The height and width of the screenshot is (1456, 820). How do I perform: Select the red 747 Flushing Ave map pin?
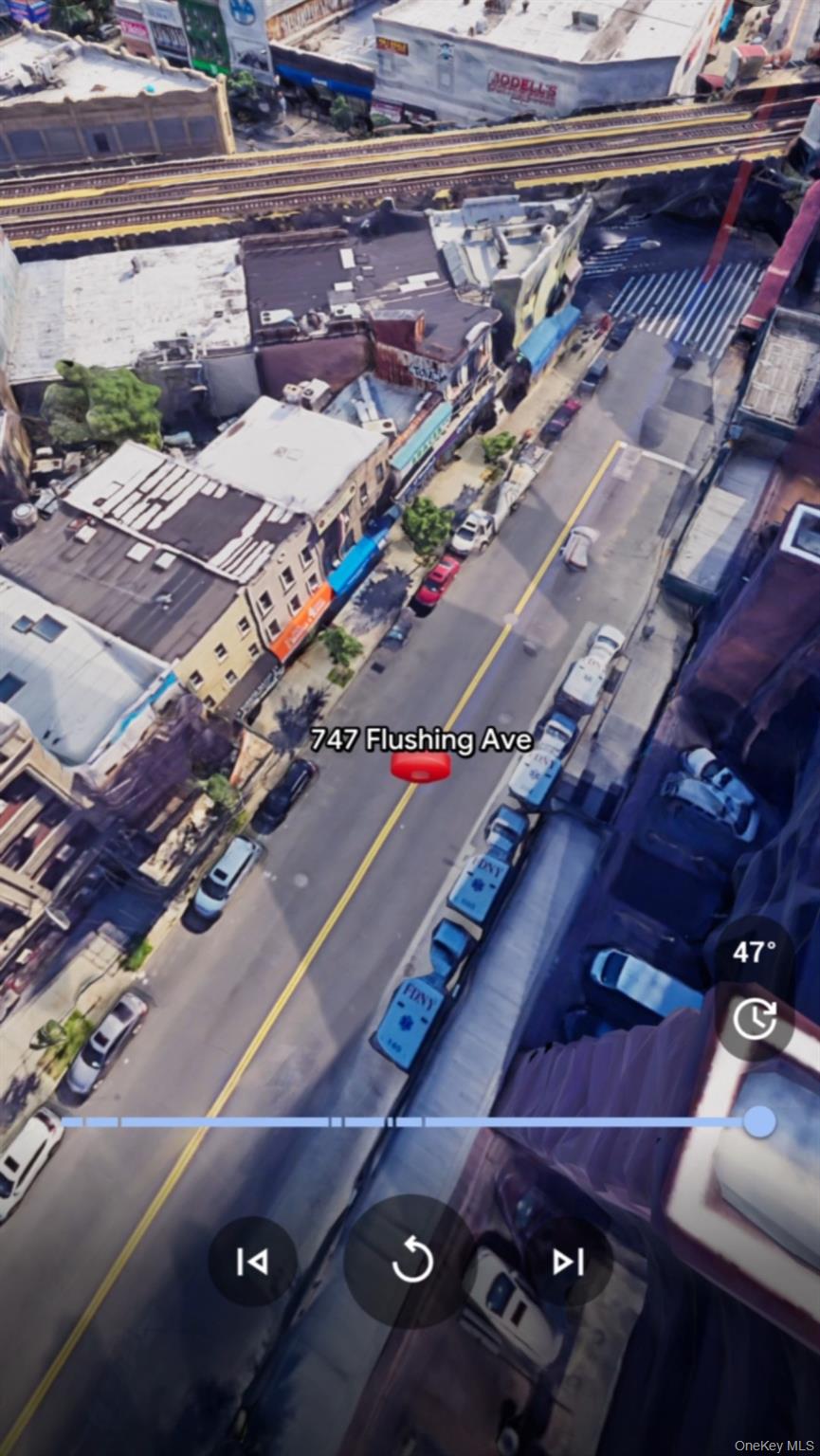click(x=421, y=766)
